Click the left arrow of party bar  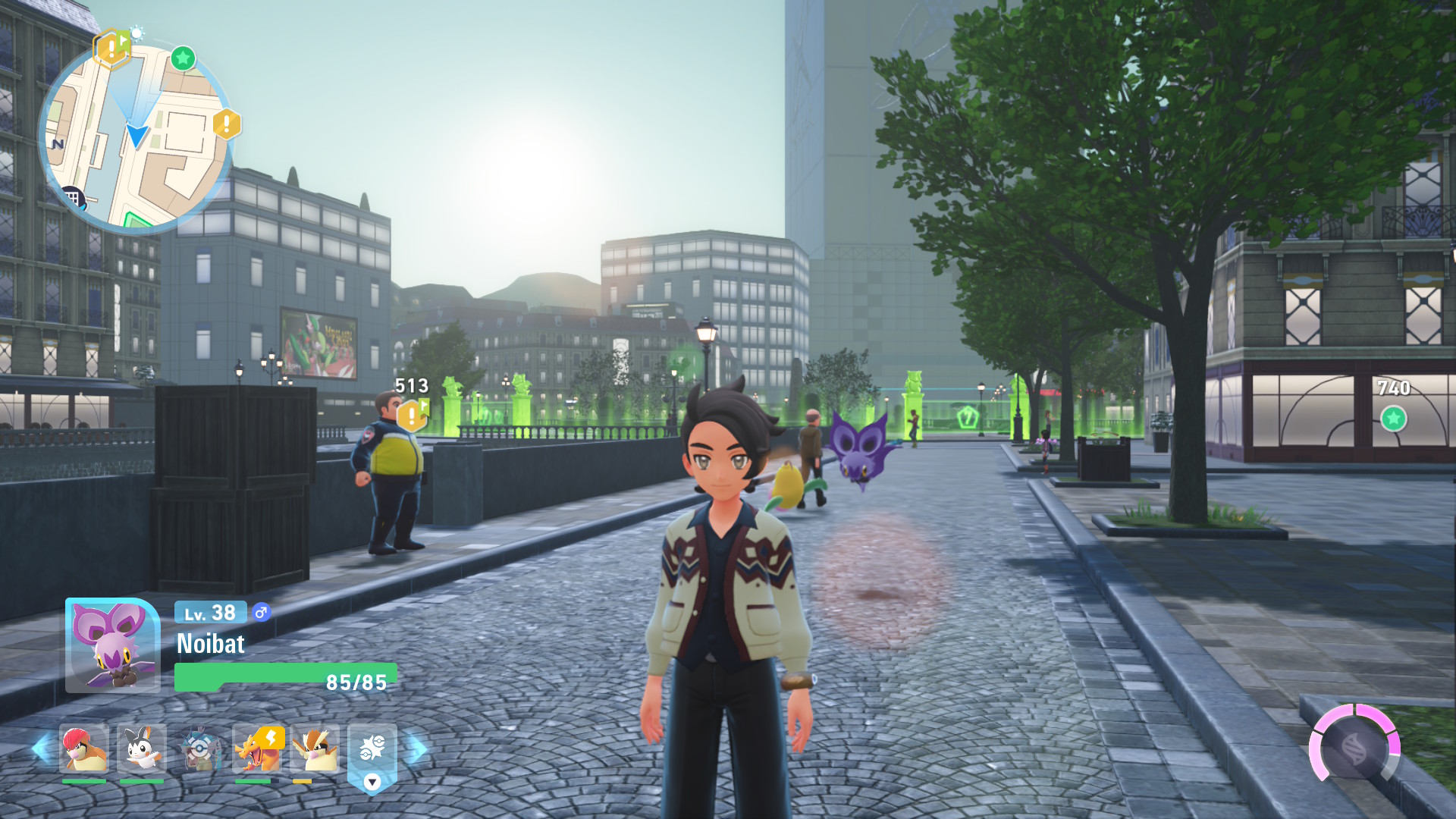(x=42, y=749)
